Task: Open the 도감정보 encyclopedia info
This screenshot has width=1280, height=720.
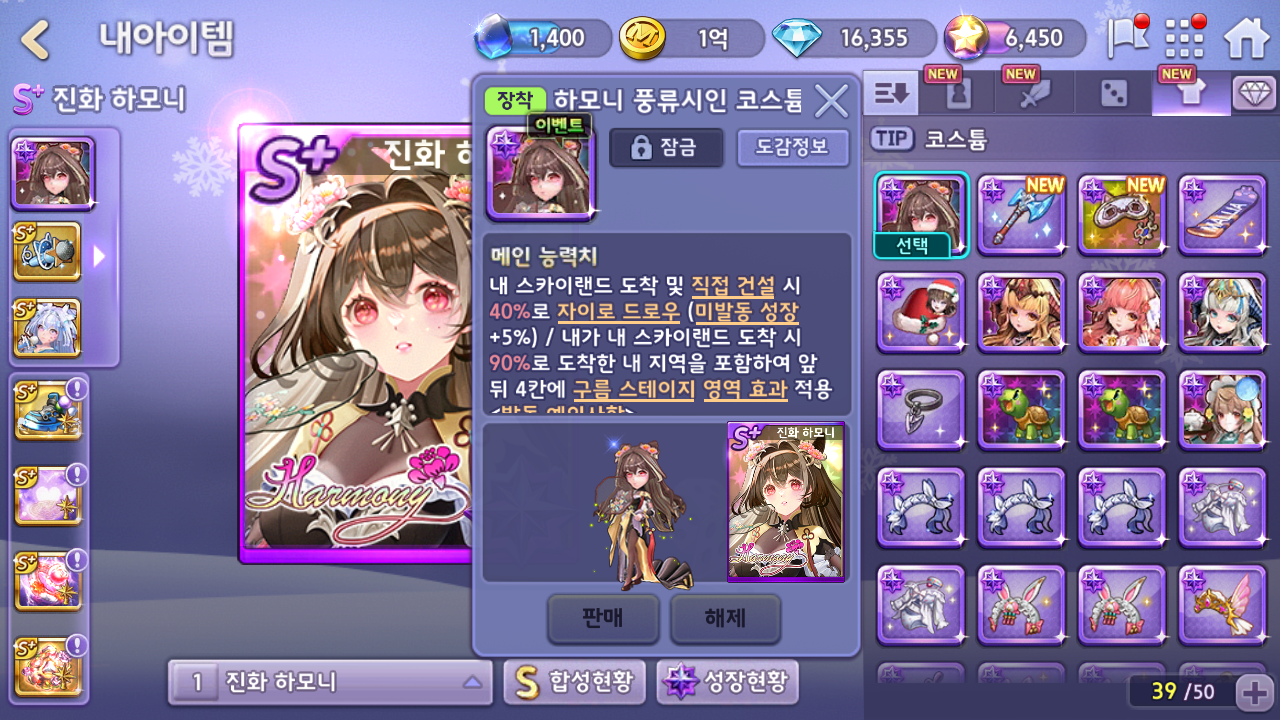Action: (x=792, y=148)
